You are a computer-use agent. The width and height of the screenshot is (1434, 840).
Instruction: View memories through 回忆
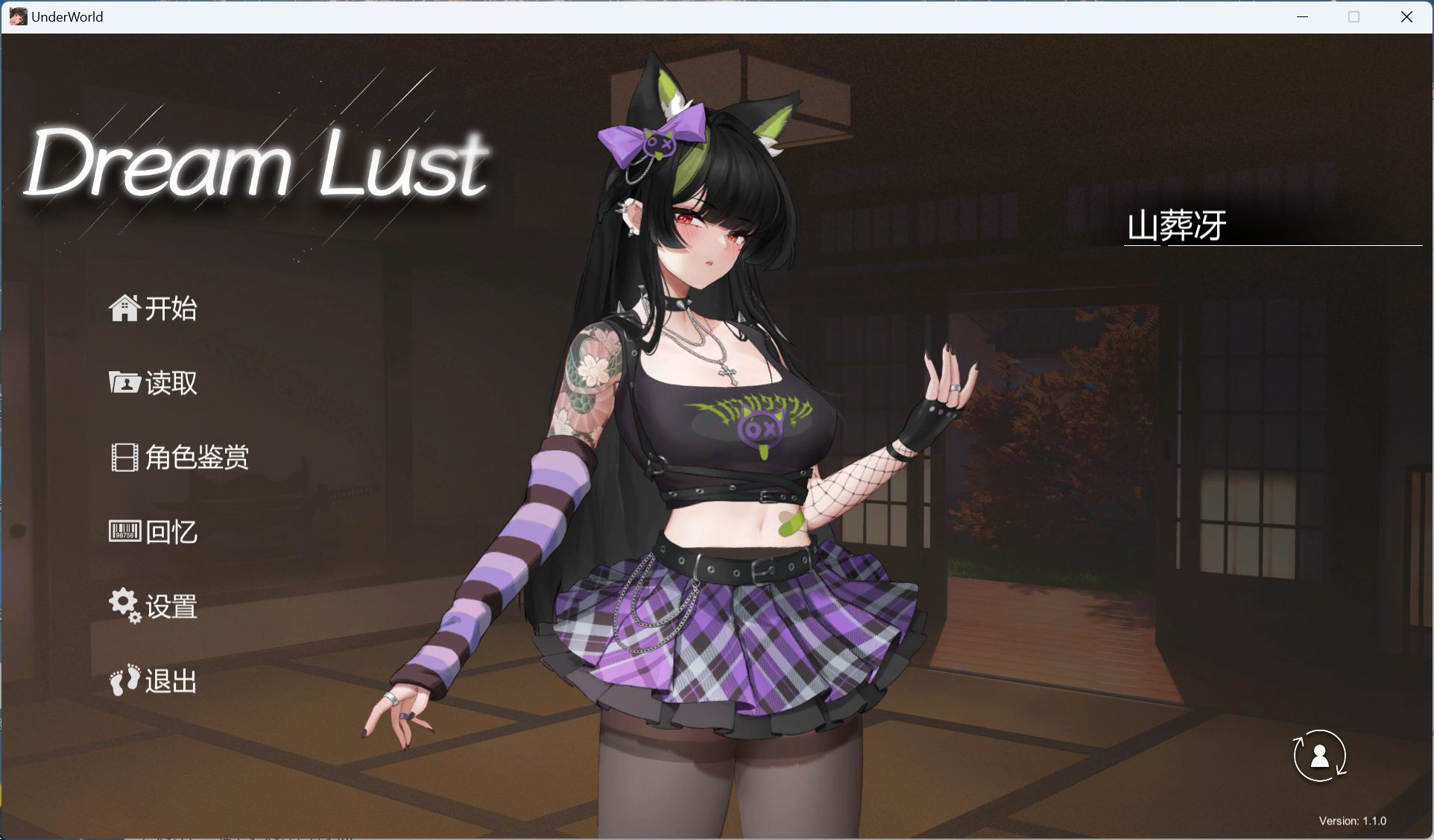point(173,531)
